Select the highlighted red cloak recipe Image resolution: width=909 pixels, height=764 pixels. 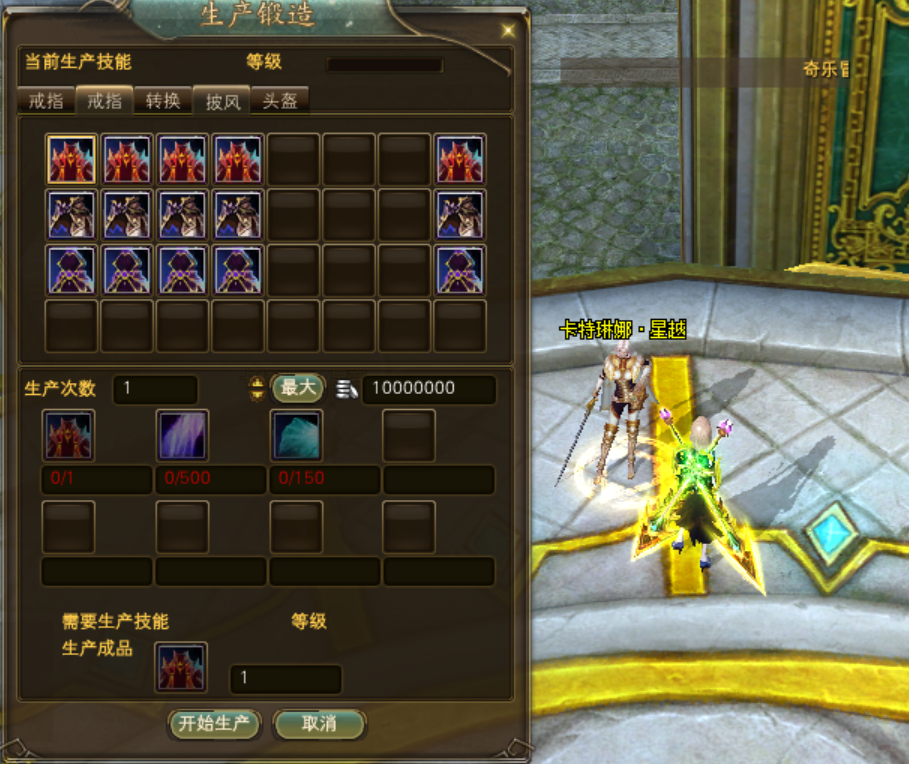point(71,160)
